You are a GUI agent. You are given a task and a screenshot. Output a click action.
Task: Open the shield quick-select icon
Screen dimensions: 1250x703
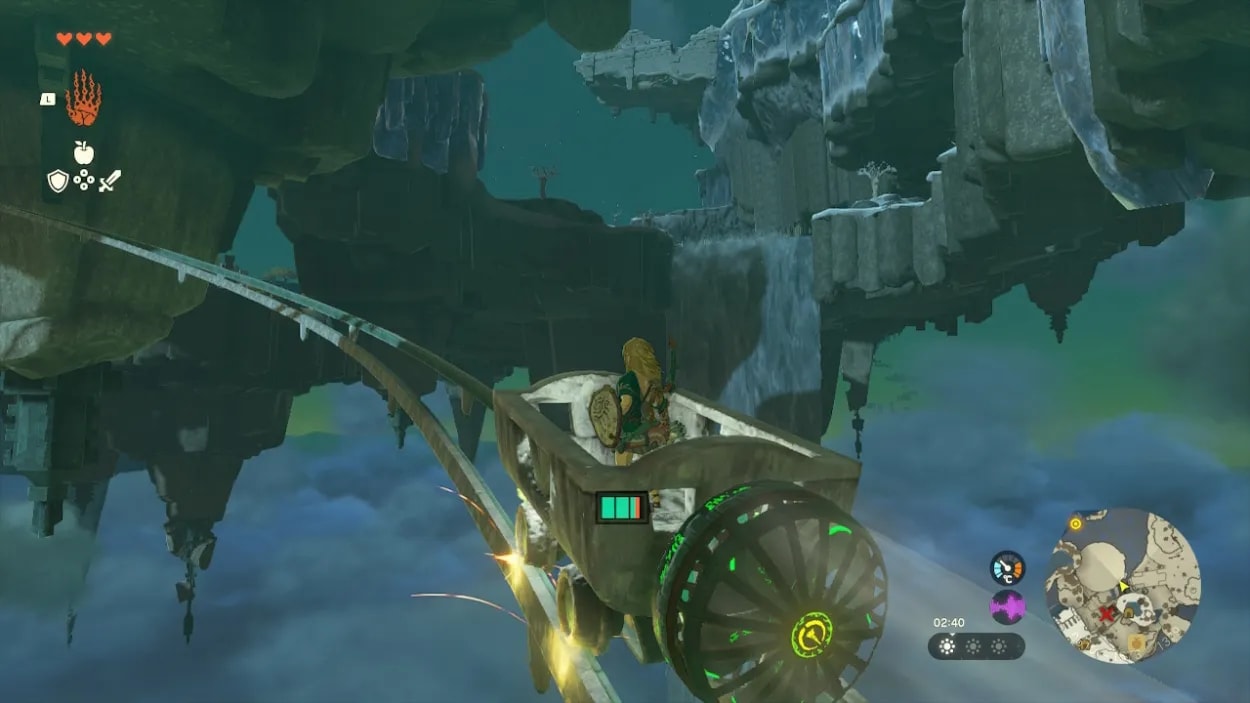pyautogui.click(x=58, y=181)
